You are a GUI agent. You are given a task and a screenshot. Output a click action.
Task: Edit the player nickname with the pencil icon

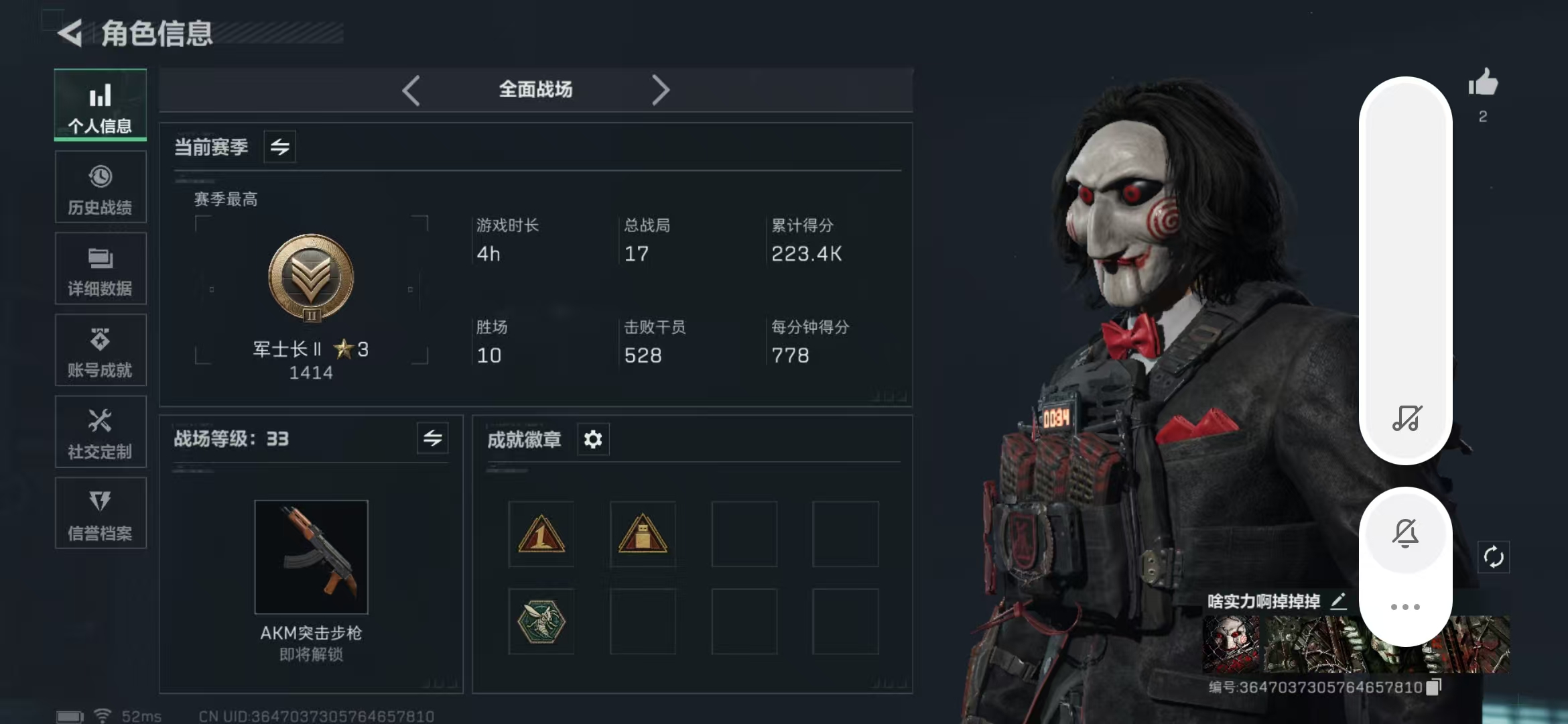pos(1338,601)
